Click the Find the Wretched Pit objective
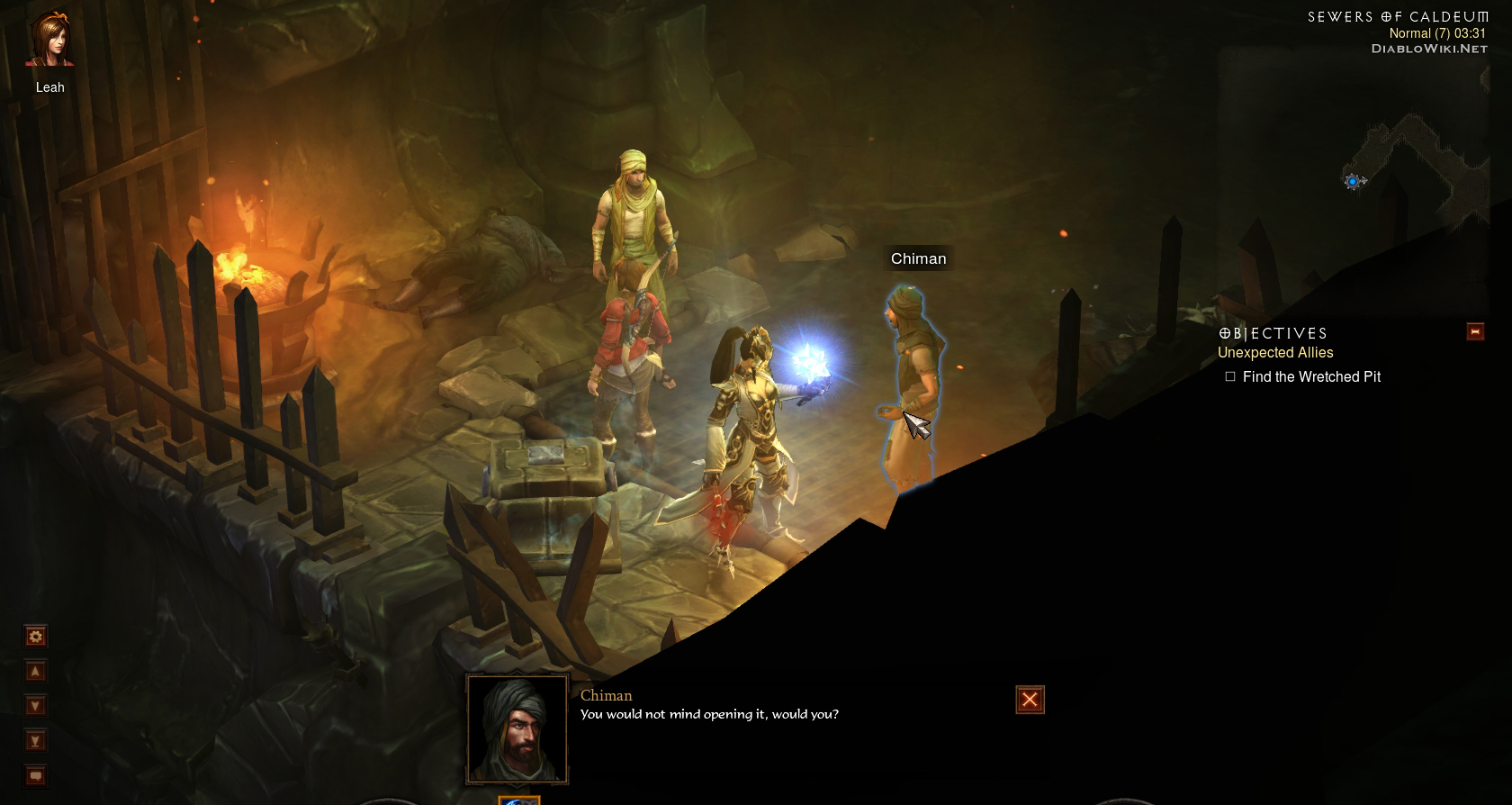1512x805 pixels. click(x=1310, y=376)
